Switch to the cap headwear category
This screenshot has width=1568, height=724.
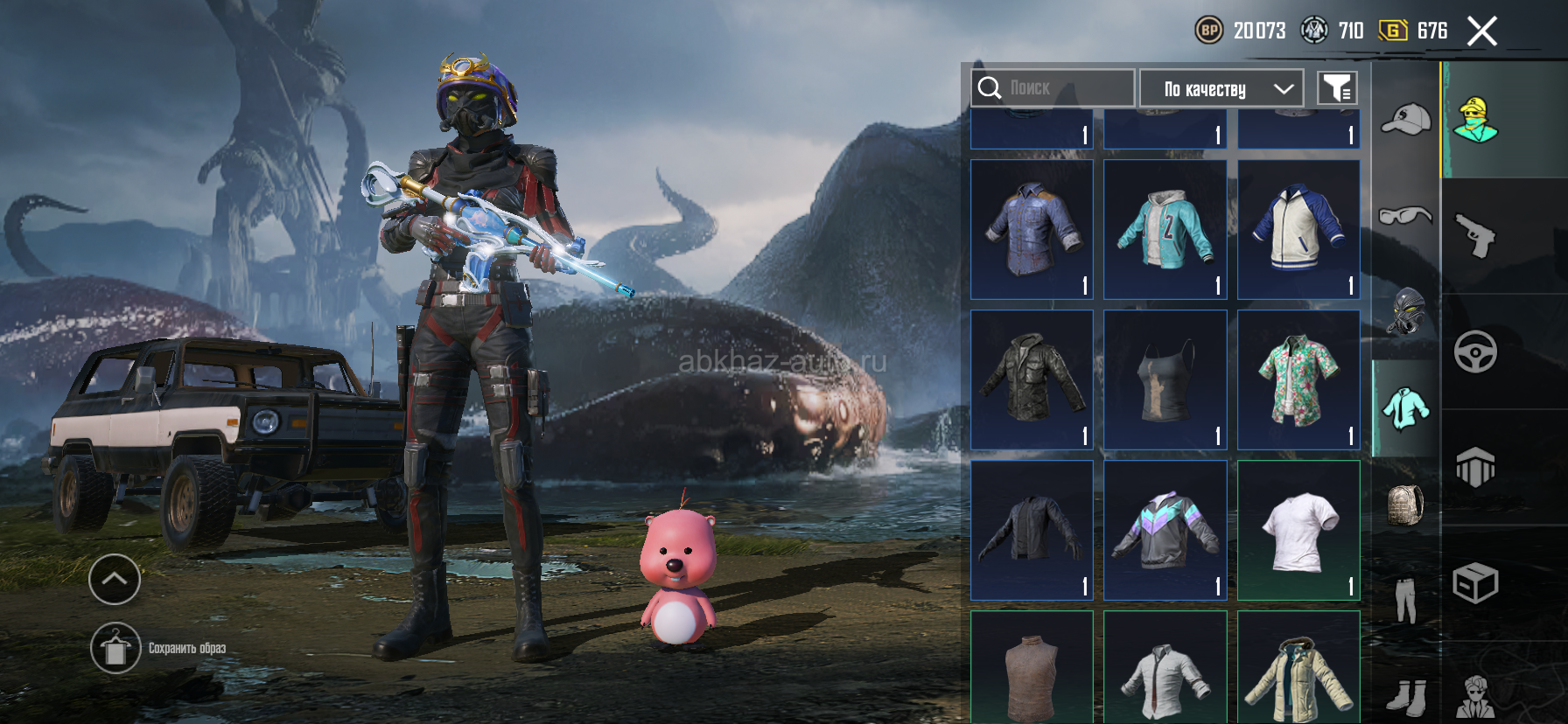click(1405, 120)
